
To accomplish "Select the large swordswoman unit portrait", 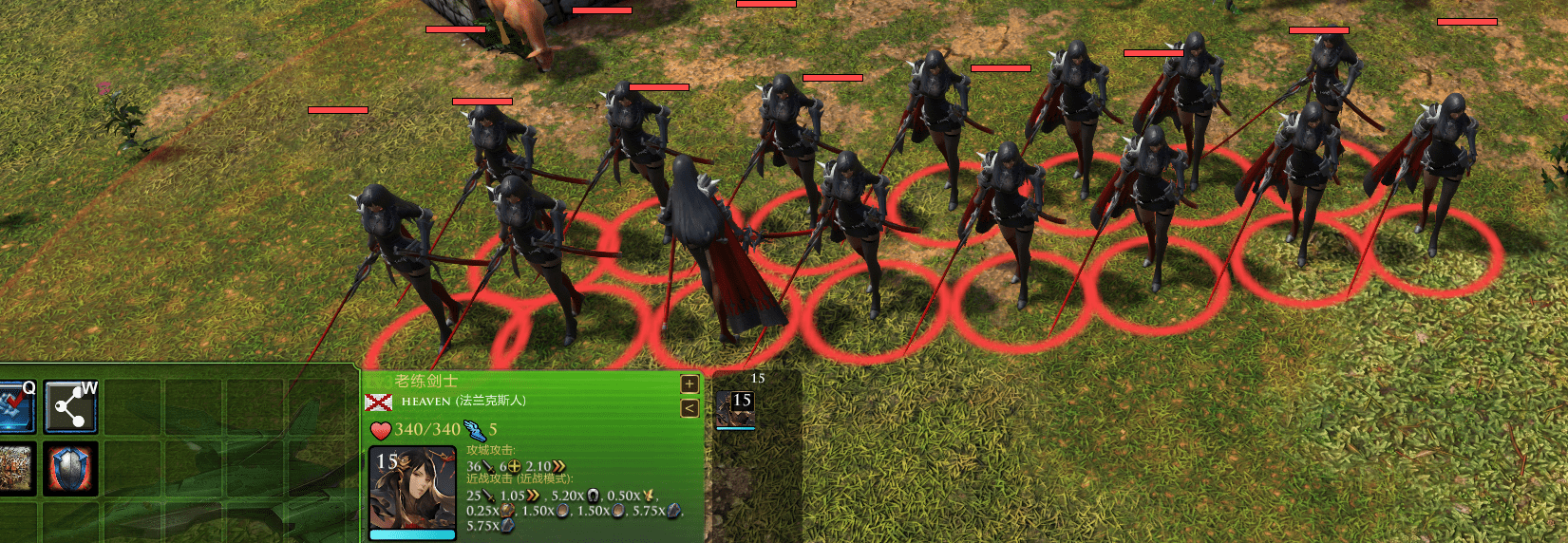I will click(x=412, y=490).
